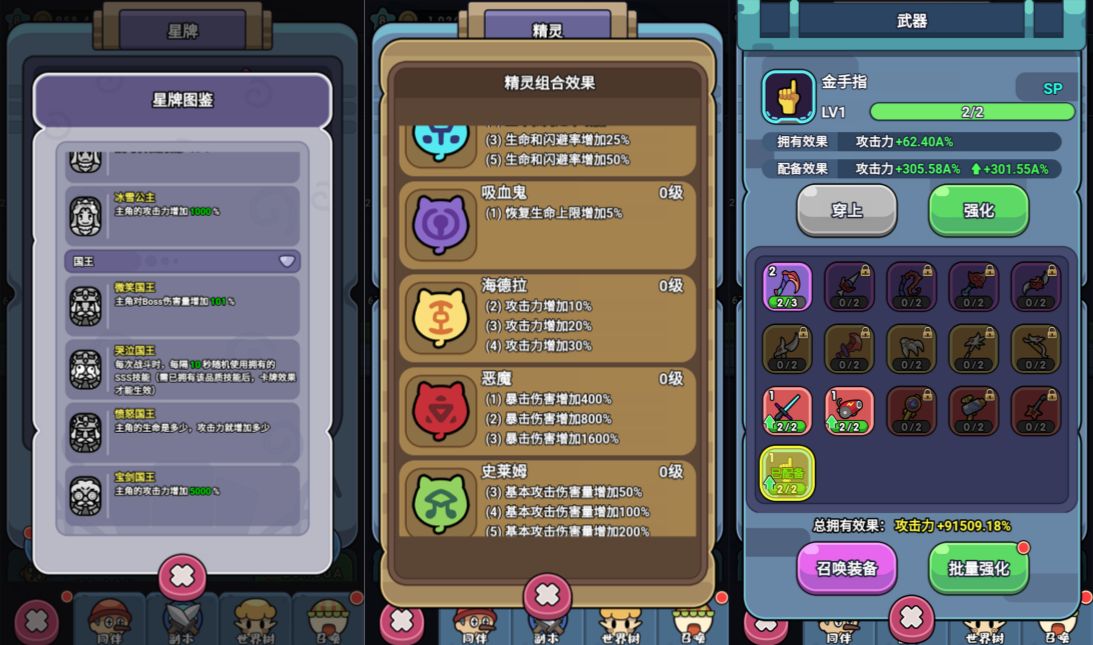This screenshot has height=645, width=1093.
Task: Close the 精灵组合效果 popup
Action: tap(547, 596)
